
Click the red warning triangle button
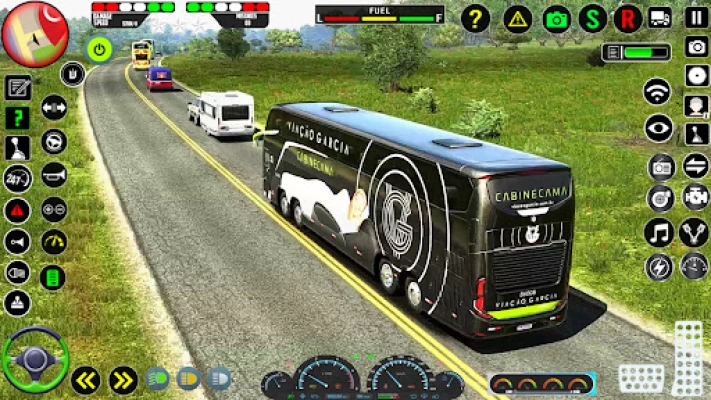(x=17, y=210)
